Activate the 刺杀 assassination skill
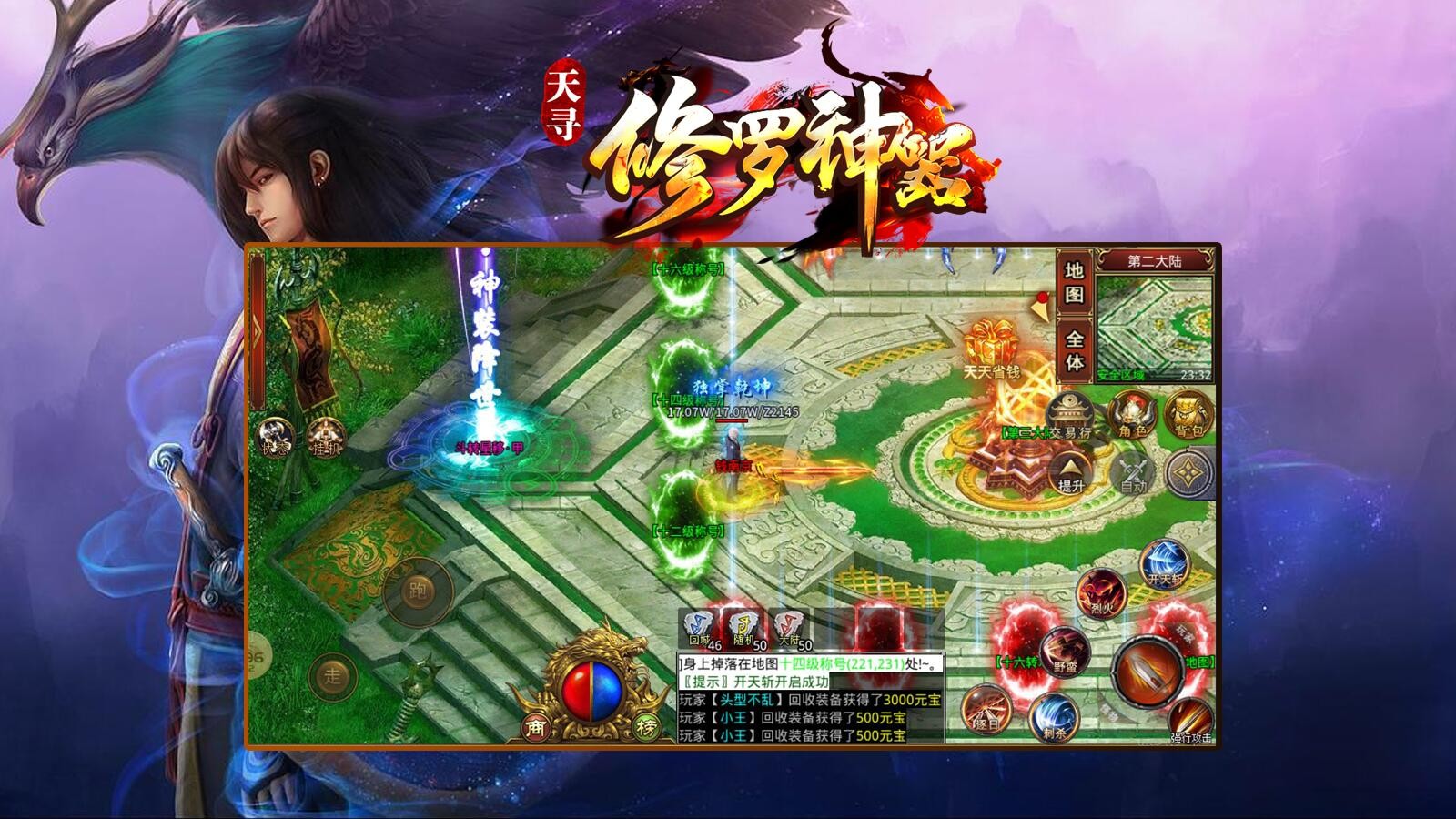 pyautogui.click(x=1053, y=718)
